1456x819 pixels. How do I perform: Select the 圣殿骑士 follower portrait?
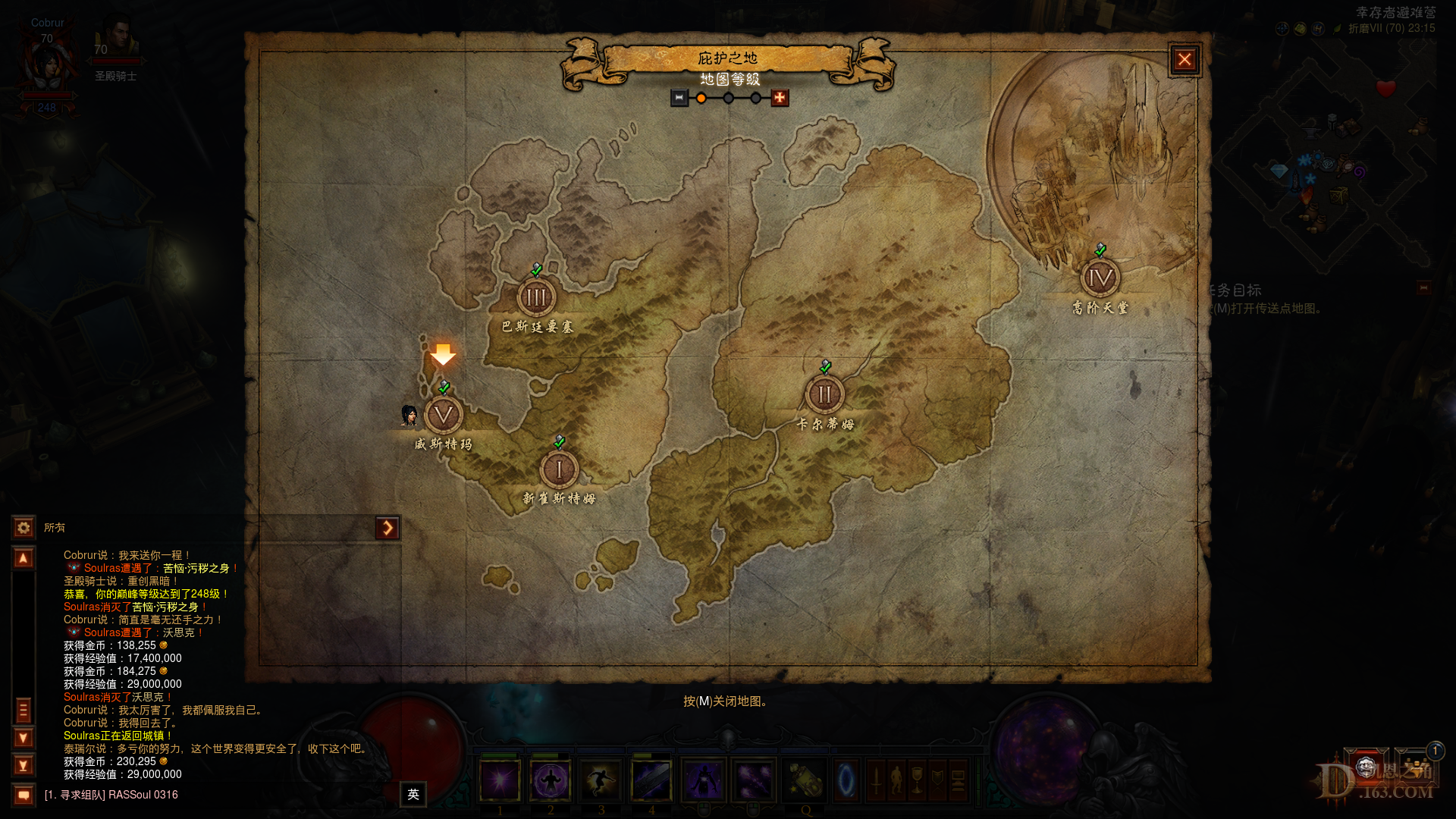pos(116,38)
